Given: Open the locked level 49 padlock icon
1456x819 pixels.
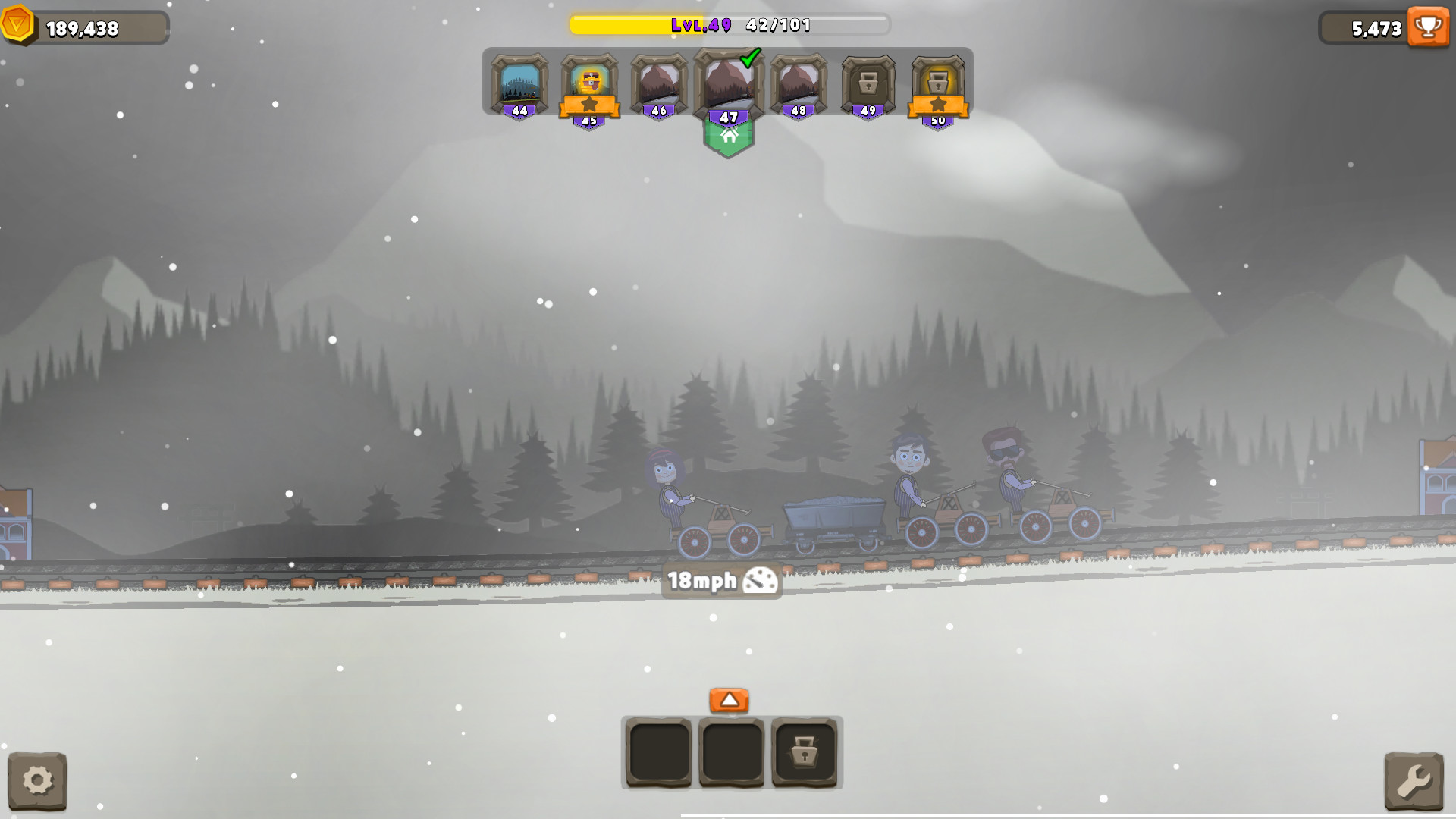Looking at the screenshot, I should (x=867, y=83).
